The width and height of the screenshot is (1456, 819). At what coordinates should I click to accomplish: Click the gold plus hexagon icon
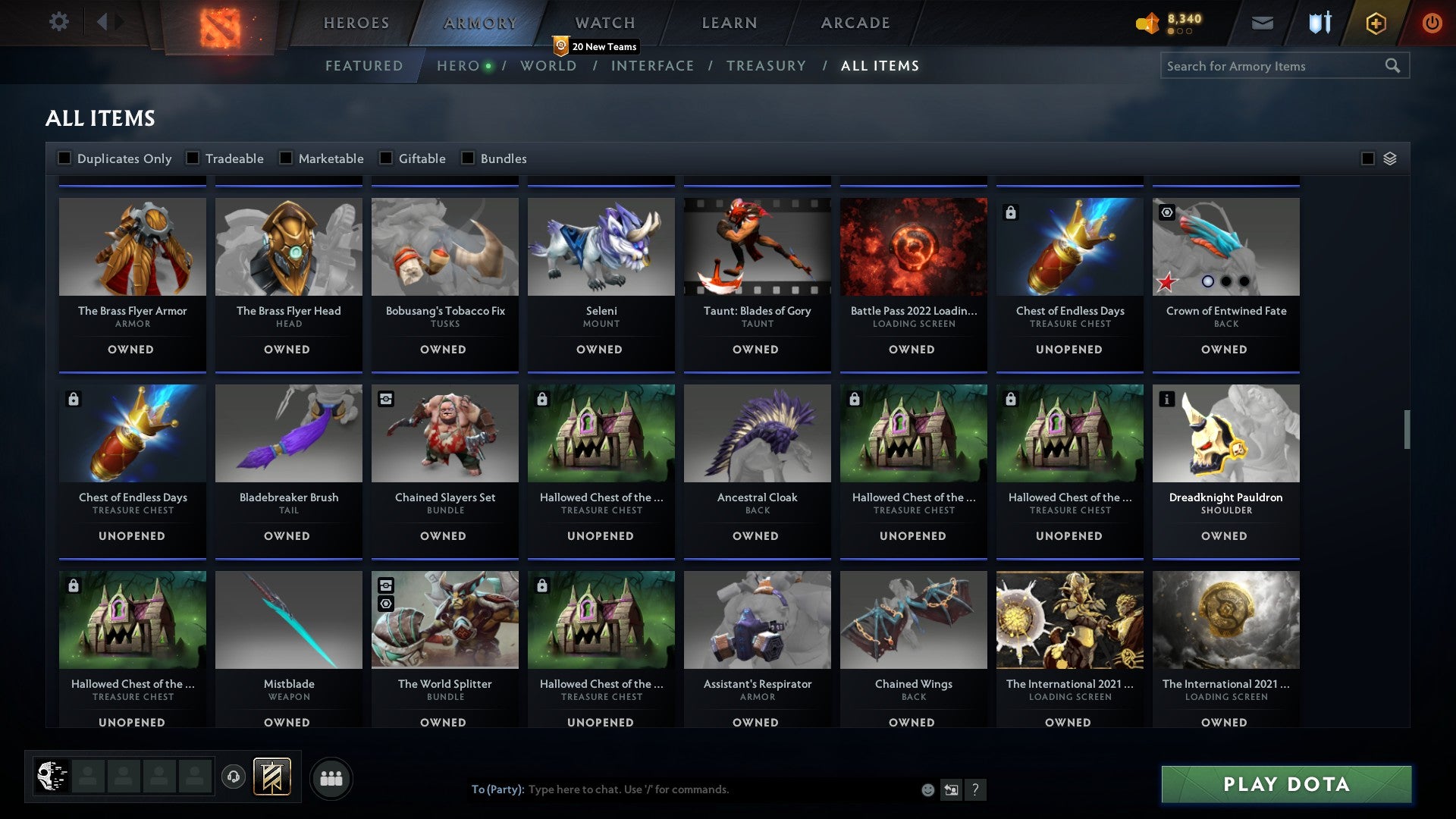(x=1375, y=23)
